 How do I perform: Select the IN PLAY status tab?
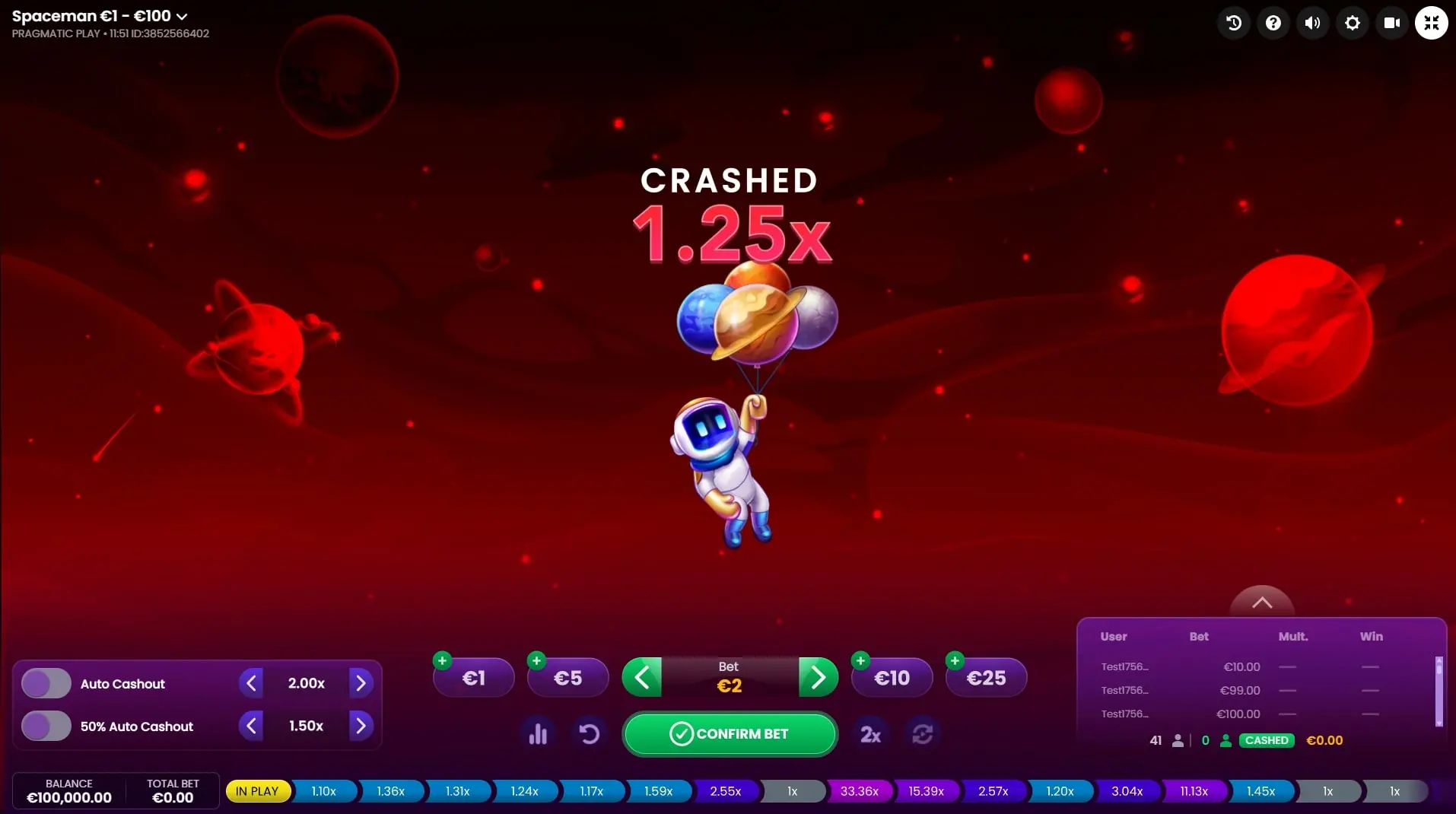[258, 791]
